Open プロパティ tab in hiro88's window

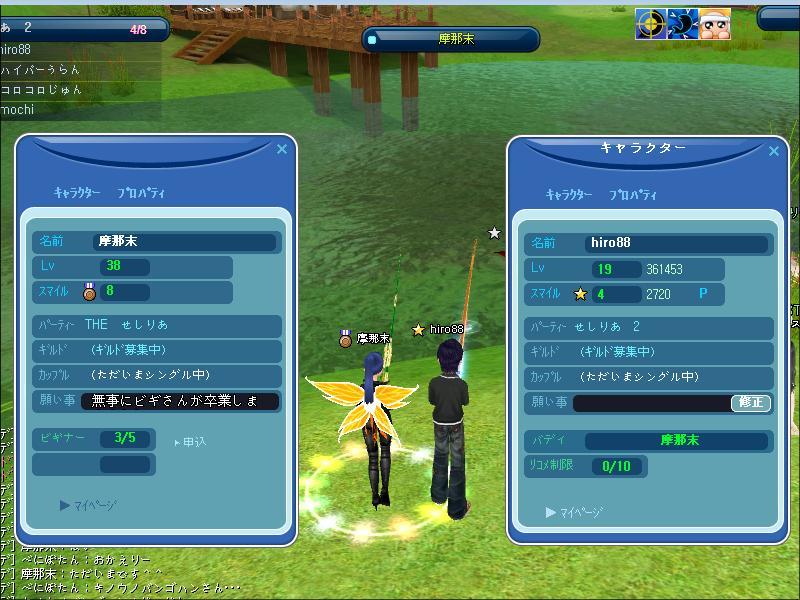(x=633, y=195)
